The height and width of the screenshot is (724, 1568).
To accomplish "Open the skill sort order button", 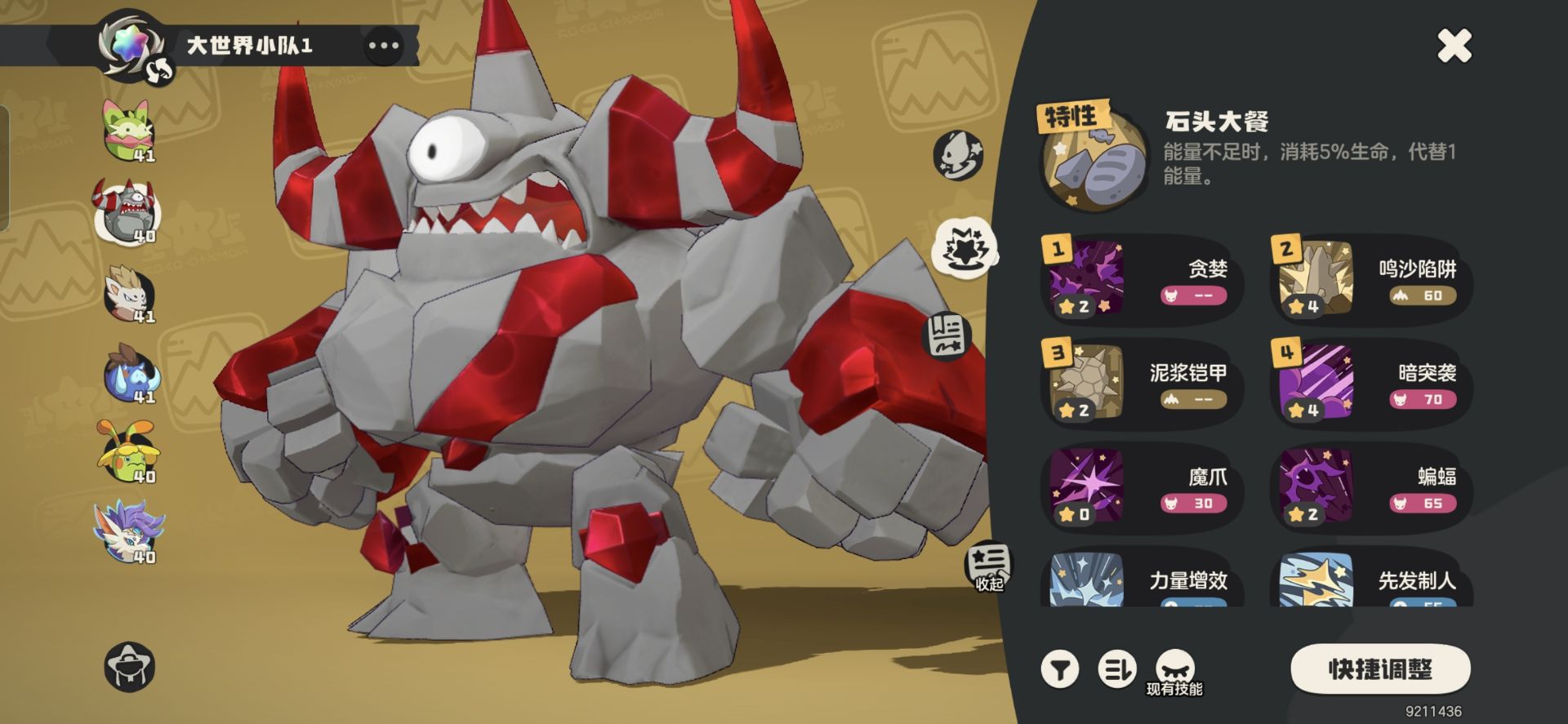I will pos(1116,669).
